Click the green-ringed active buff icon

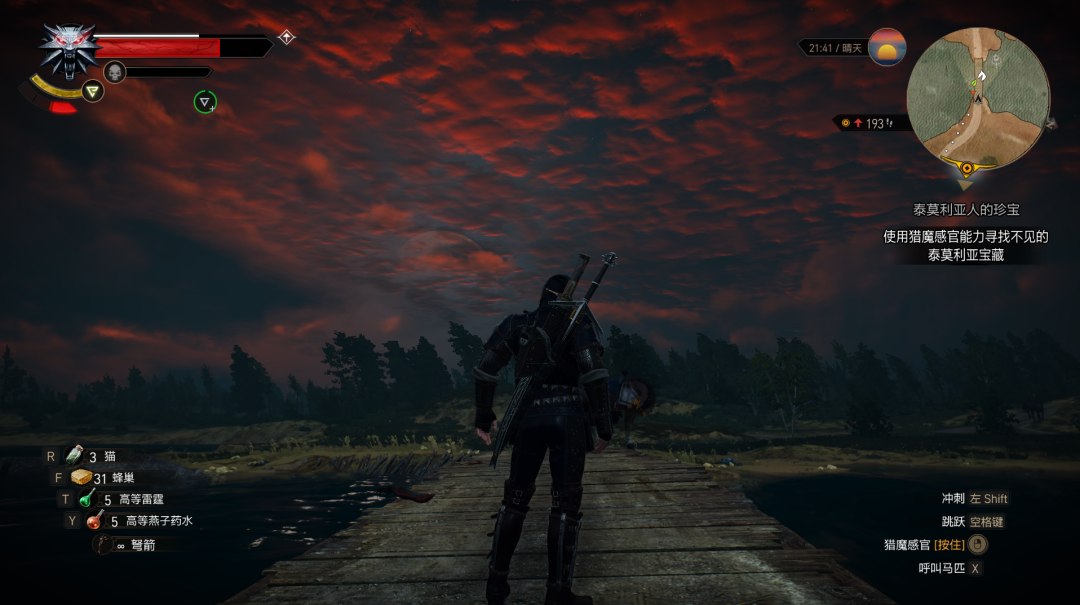click(x=205, y=101)
